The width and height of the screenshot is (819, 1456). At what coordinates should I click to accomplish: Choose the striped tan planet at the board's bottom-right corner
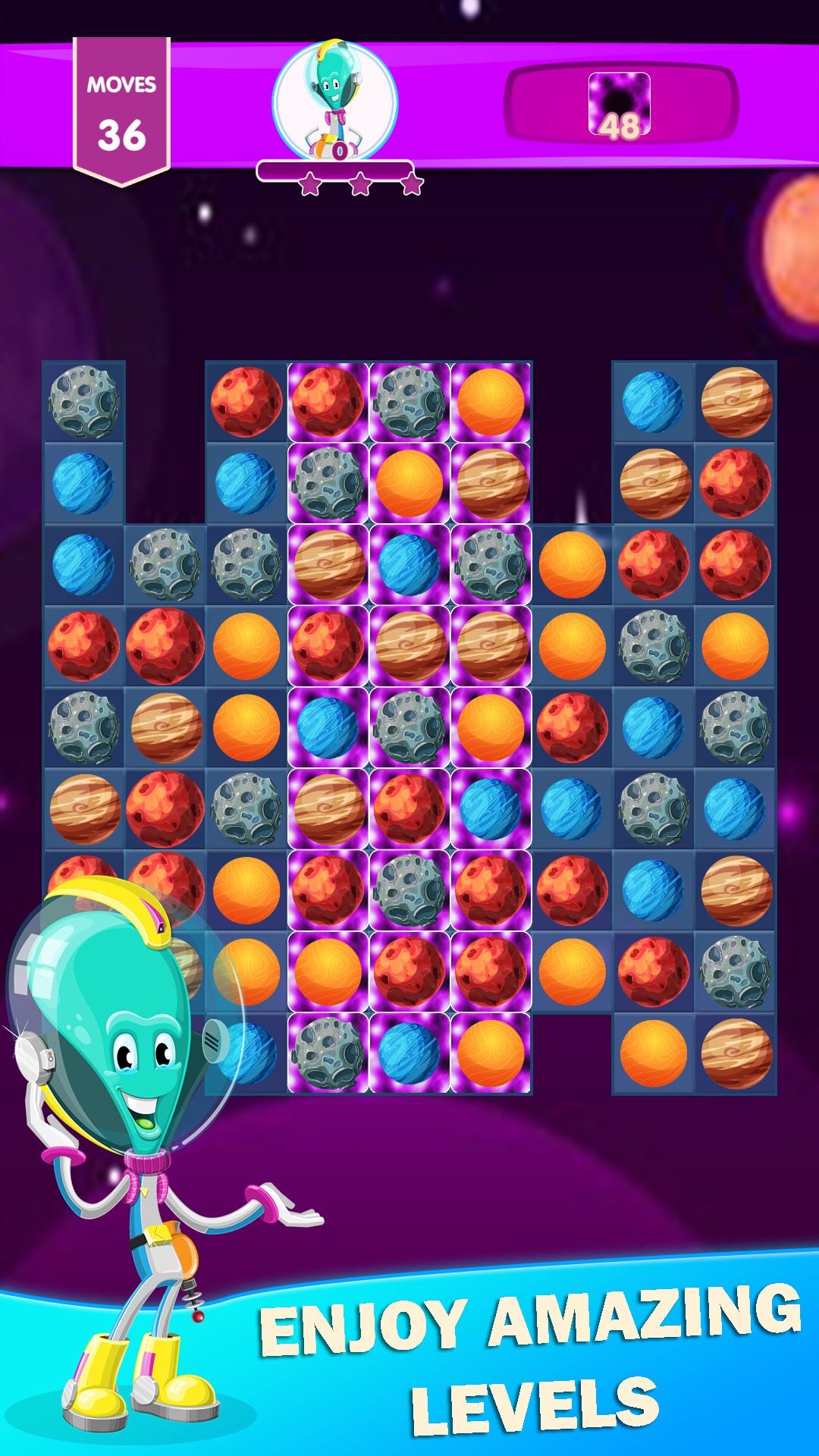click(x=736, y=1053)
